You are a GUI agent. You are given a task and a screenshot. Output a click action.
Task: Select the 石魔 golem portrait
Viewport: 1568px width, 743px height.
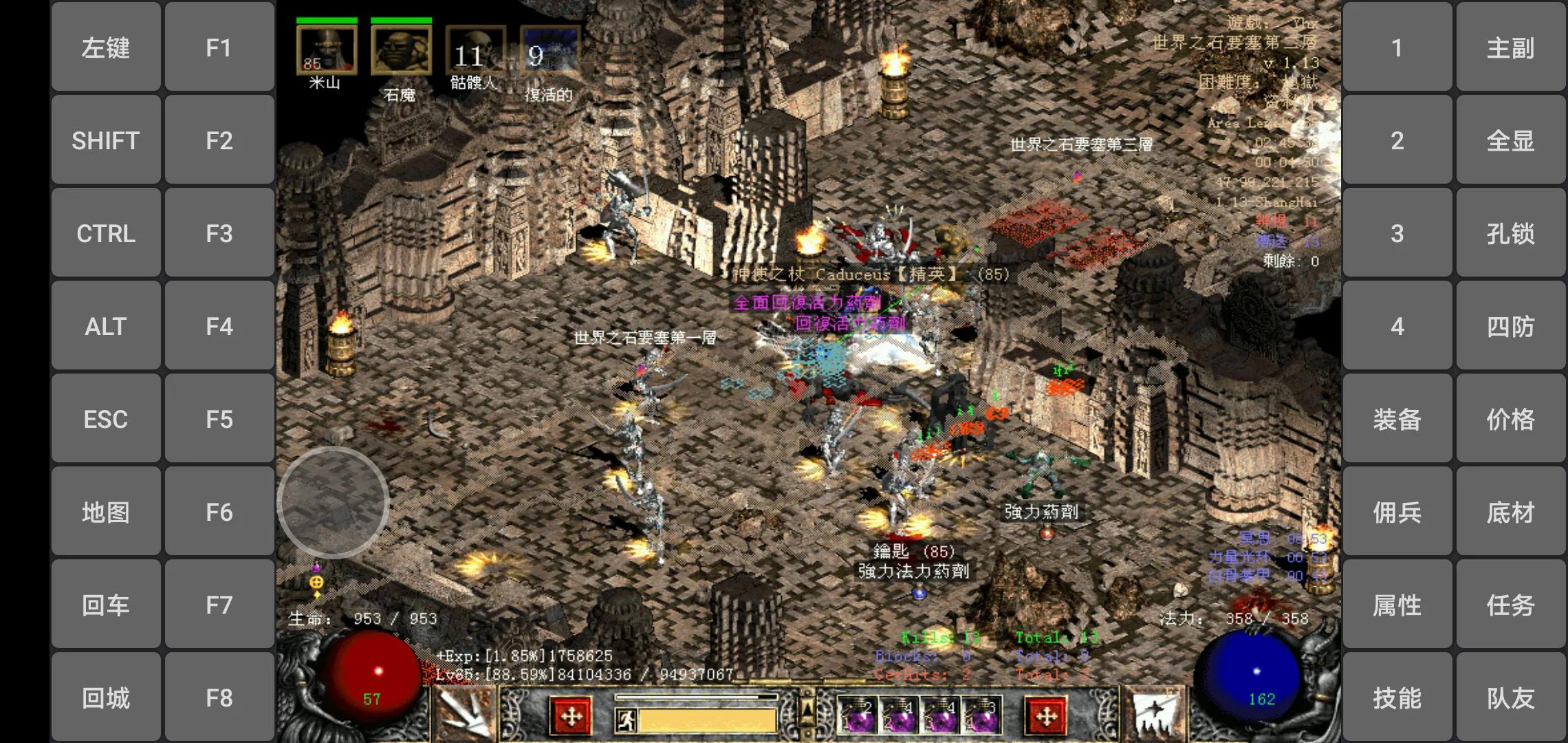point(401,50)
